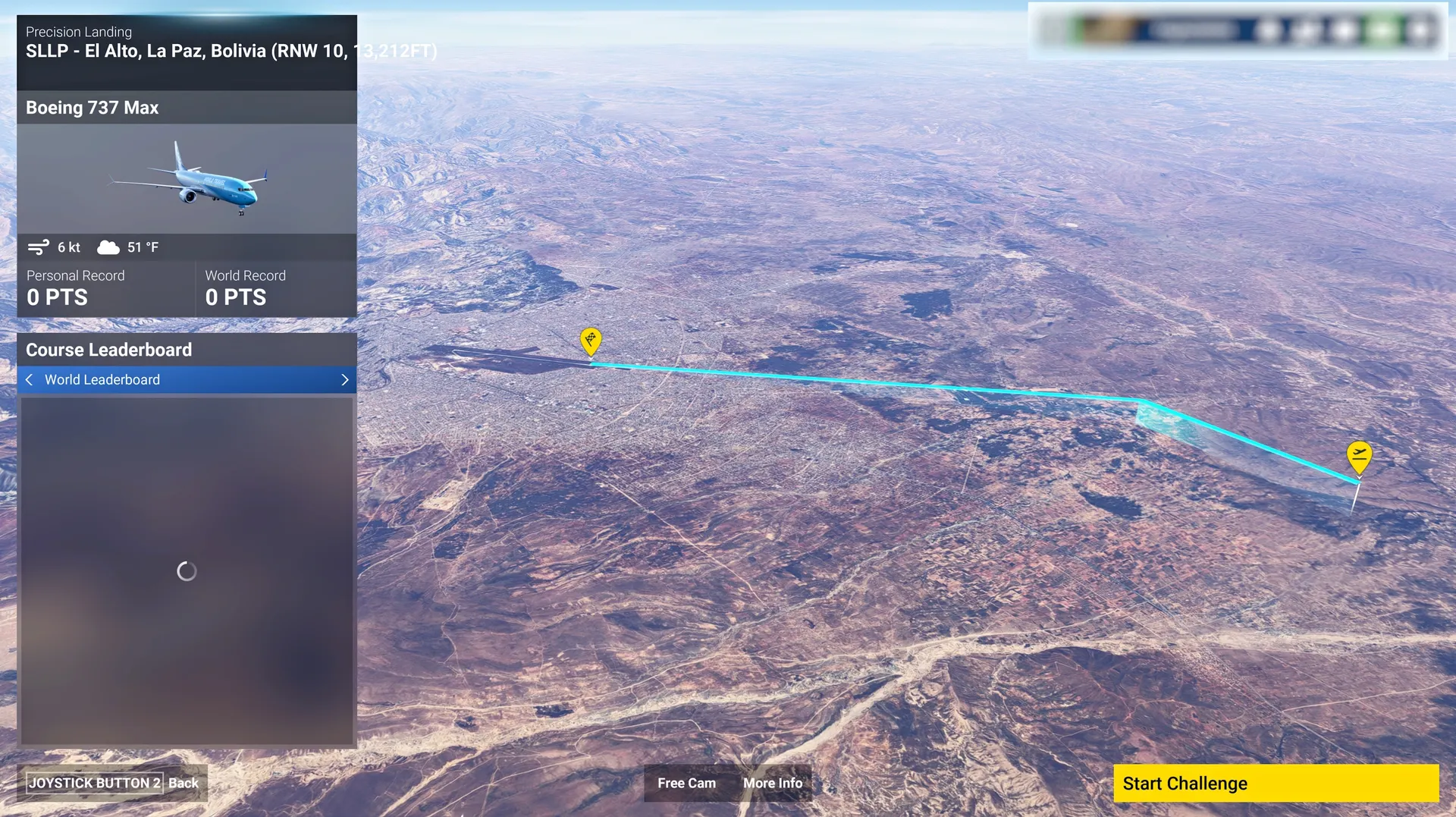Show More Info about the challenge

click(x=772, y=783)
